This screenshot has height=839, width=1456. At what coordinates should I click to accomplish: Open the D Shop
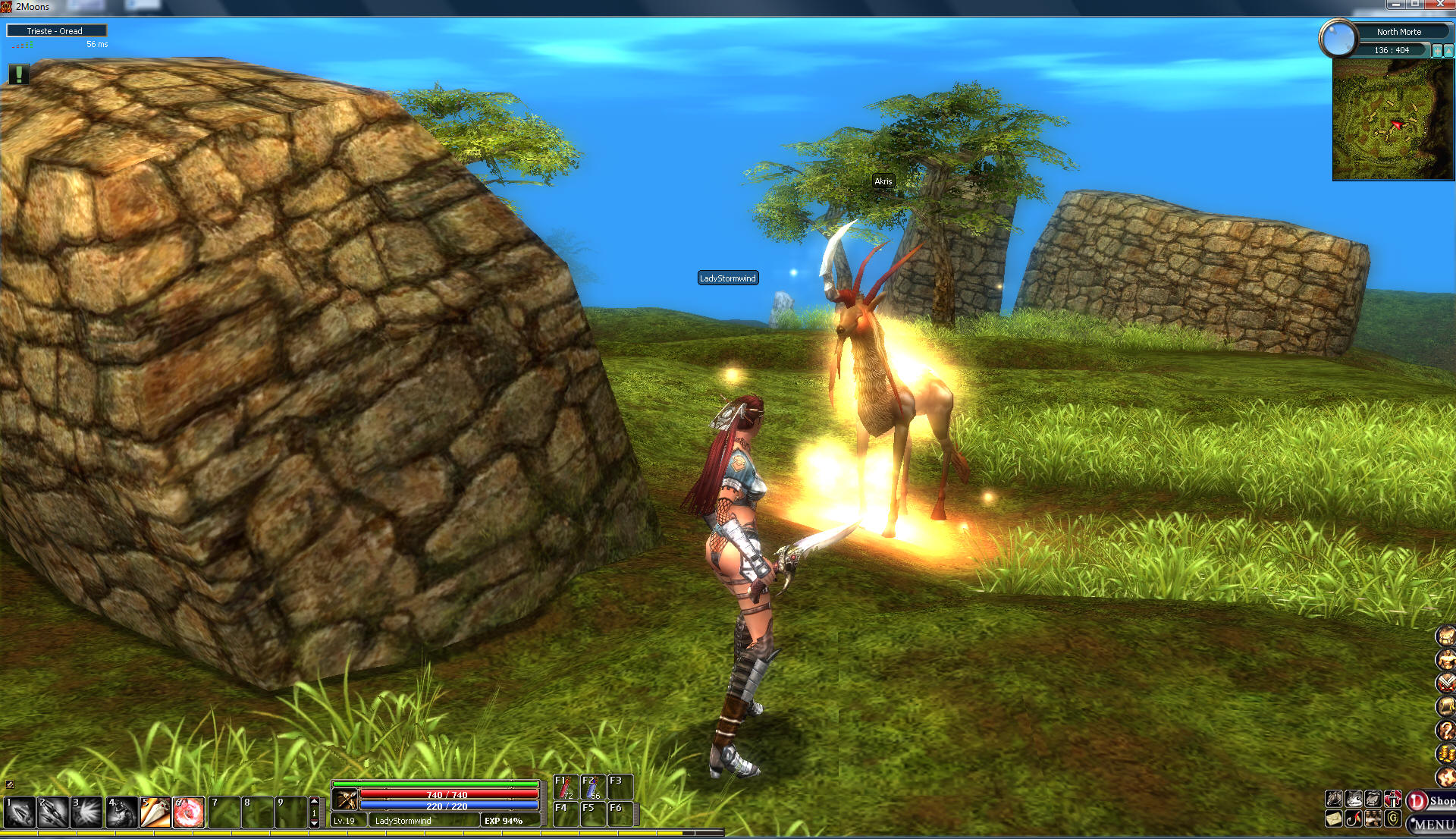tap(1431, 801)
